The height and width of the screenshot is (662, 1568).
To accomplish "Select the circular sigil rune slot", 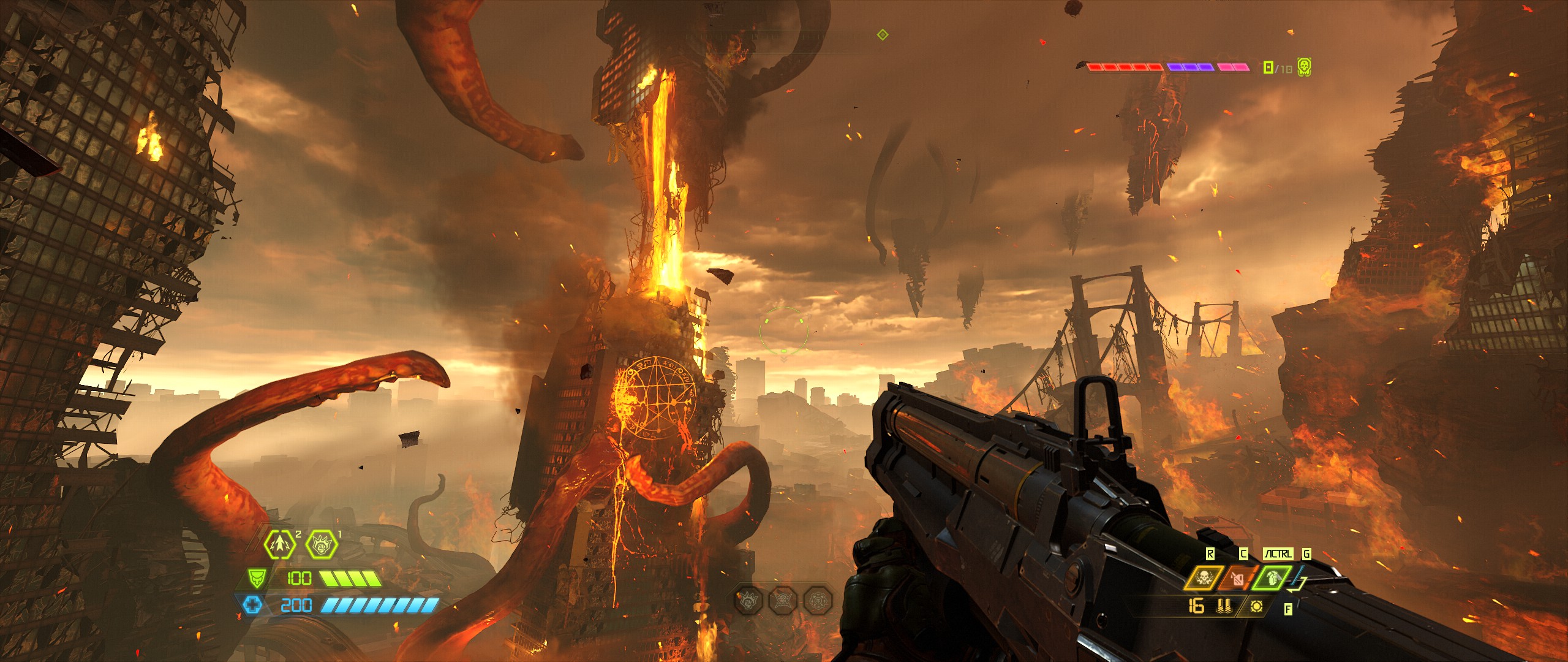I will pos(818,600).
